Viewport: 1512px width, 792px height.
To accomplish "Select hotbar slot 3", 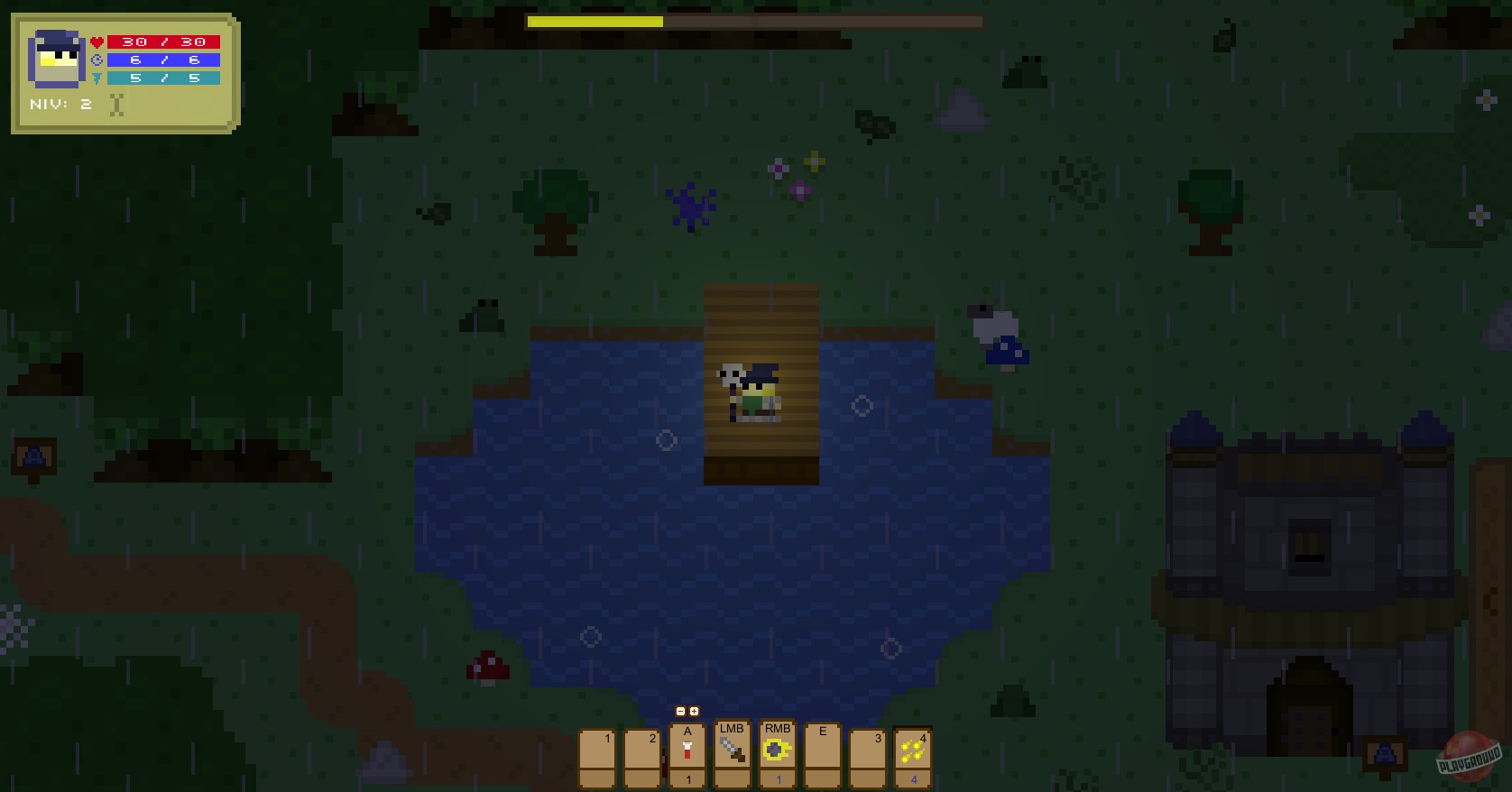I will coord(868,756).
